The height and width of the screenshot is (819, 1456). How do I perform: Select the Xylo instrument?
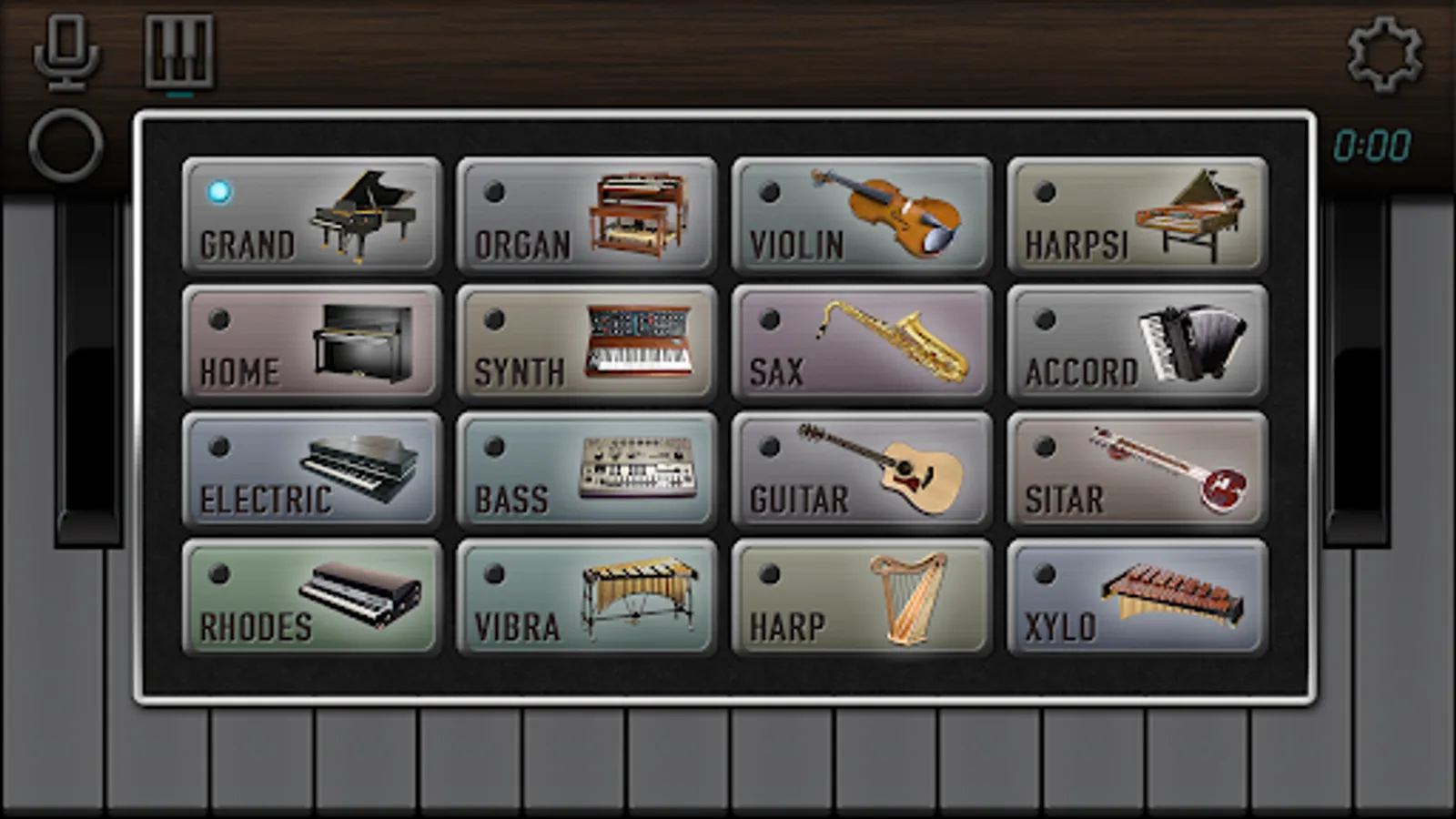pos(1136,598)
